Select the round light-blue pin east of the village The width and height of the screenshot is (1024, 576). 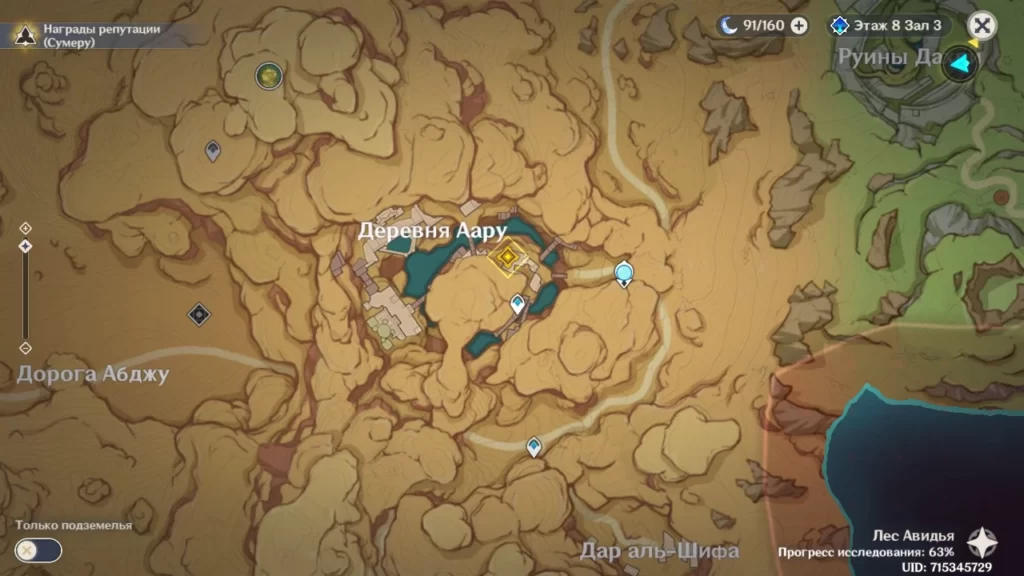coord(625,271)
